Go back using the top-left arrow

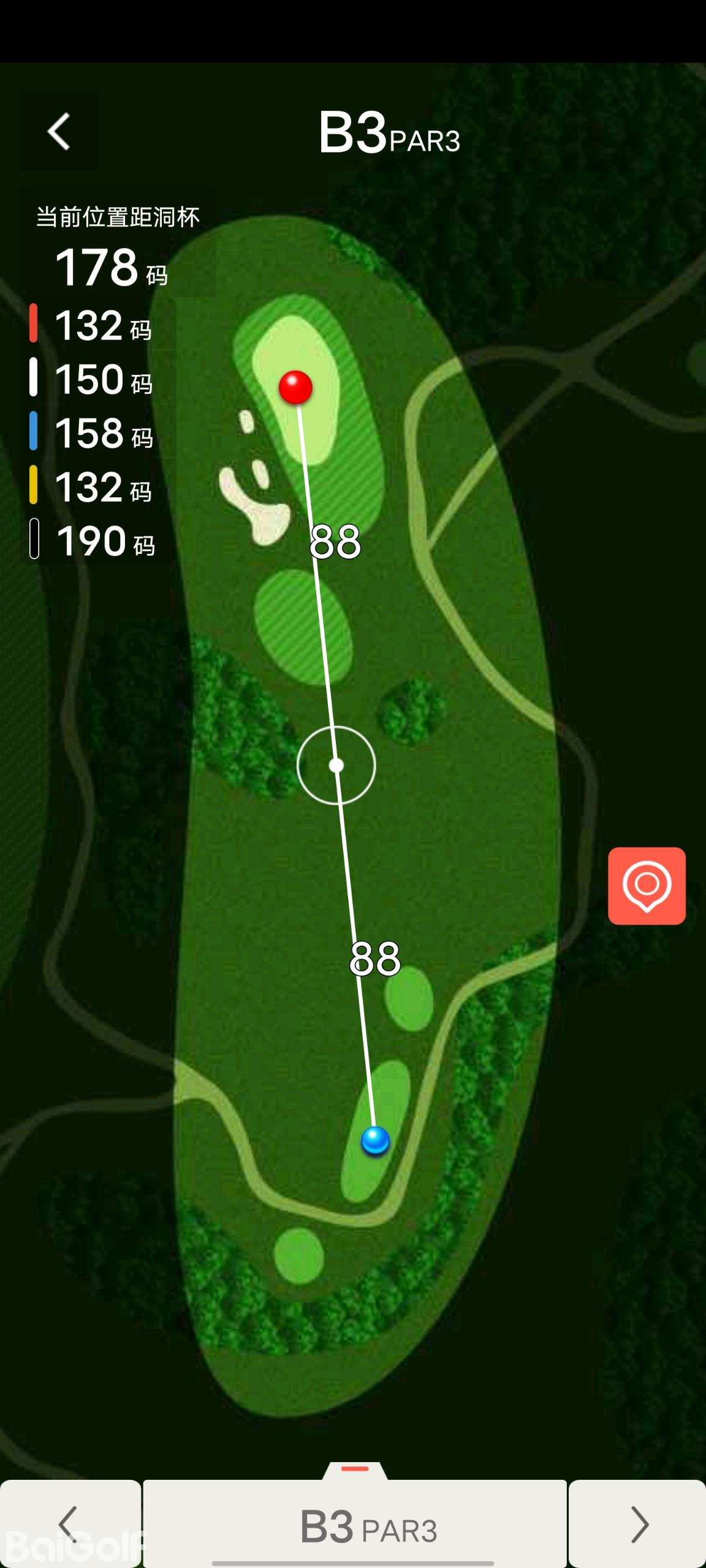59,131
